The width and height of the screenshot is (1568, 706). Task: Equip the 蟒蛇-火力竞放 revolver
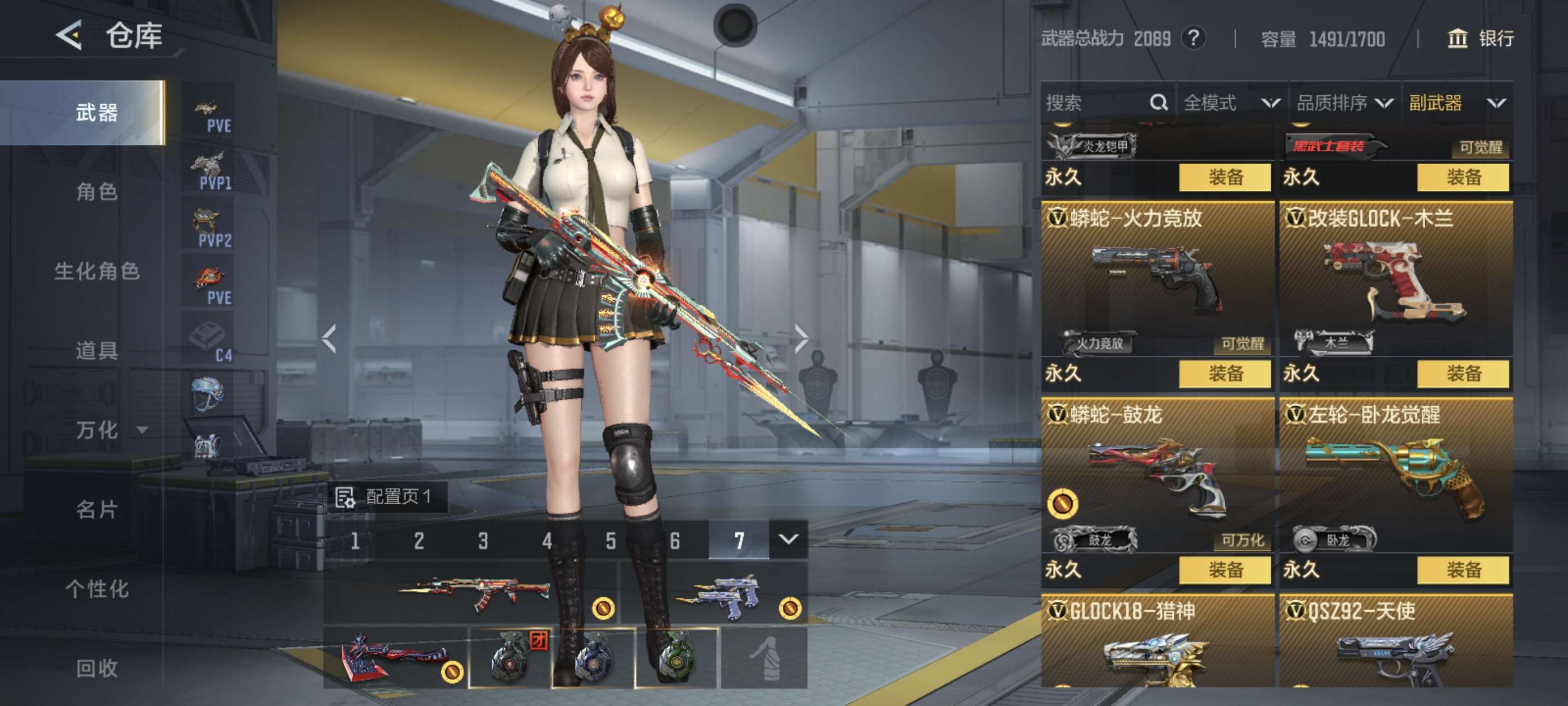tap(1225, 373)
